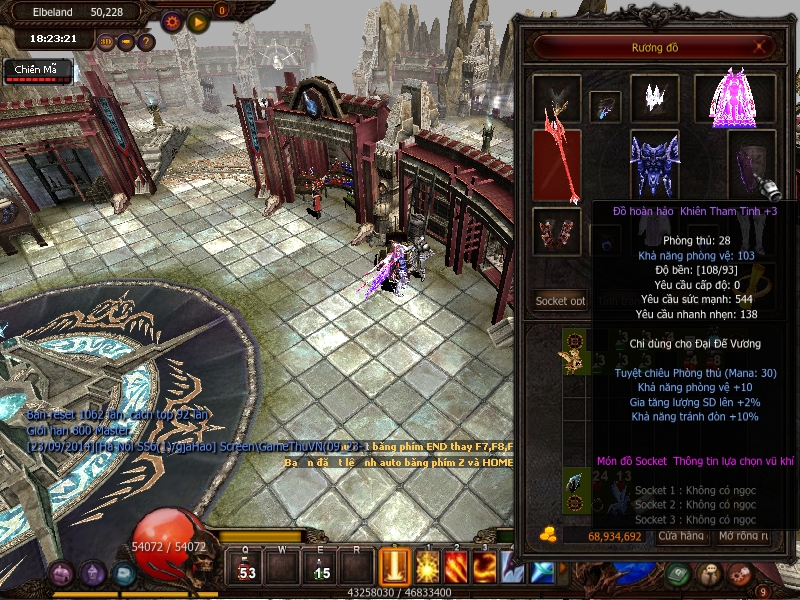Open the question mark help button
Viewport: 800px width, 600px height.
coord(146,42)
